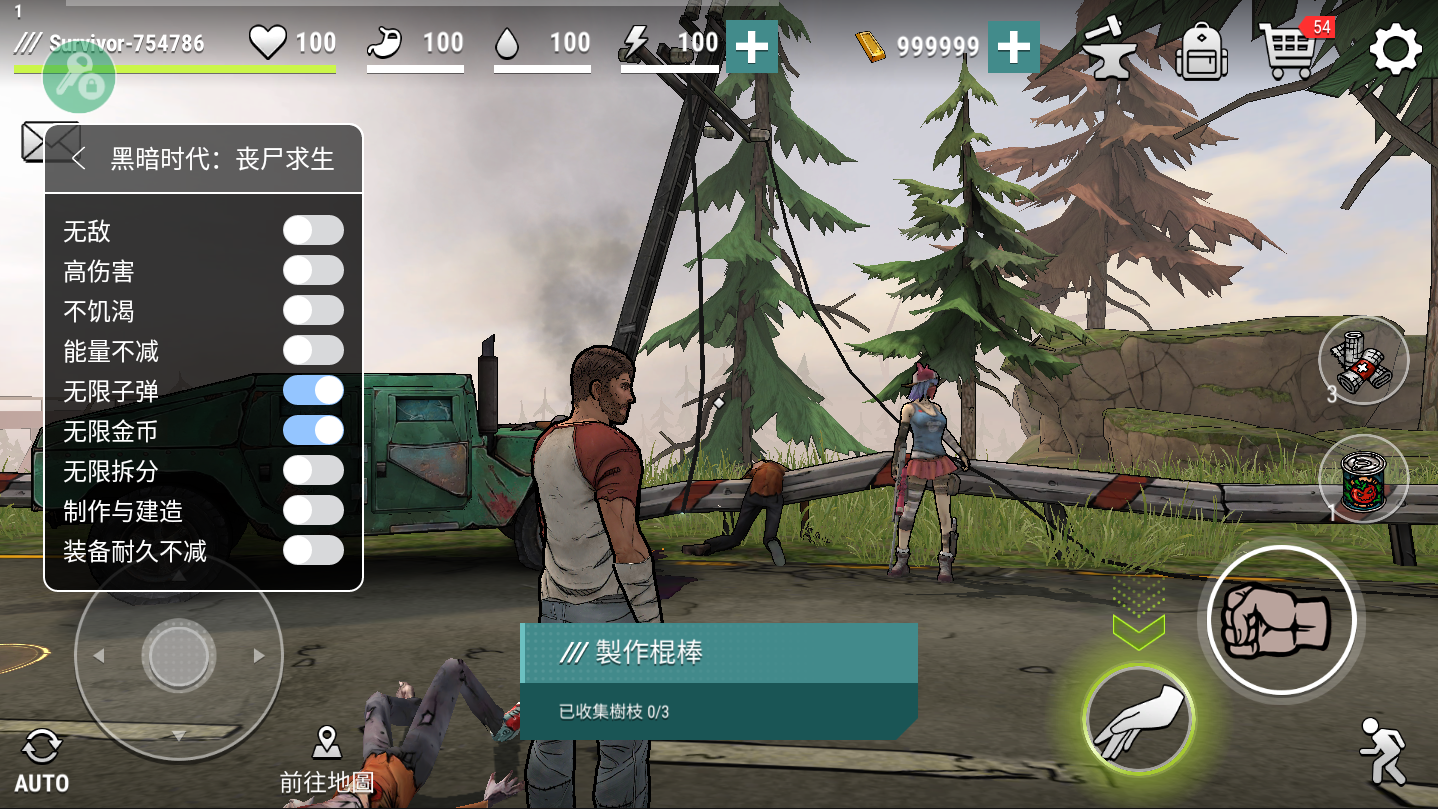Add gold bars with the plus button
The width and height of the screenshot is (1438, 809).
tap(1013, 47)
